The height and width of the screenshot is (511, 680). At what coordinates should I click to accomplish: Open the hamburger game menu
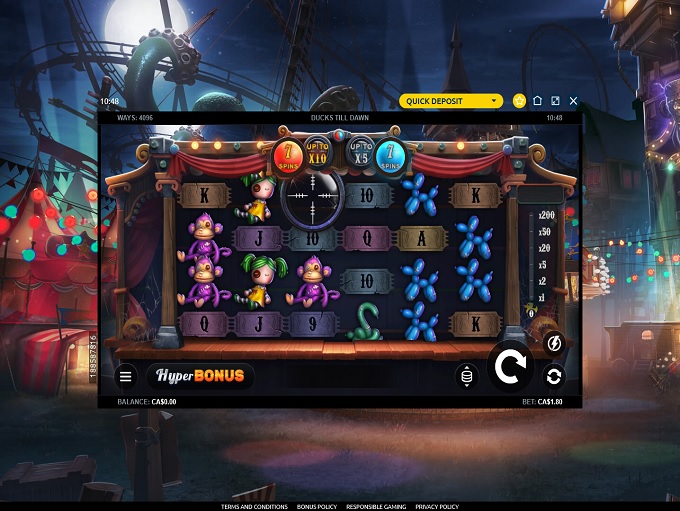coord(126,377)
